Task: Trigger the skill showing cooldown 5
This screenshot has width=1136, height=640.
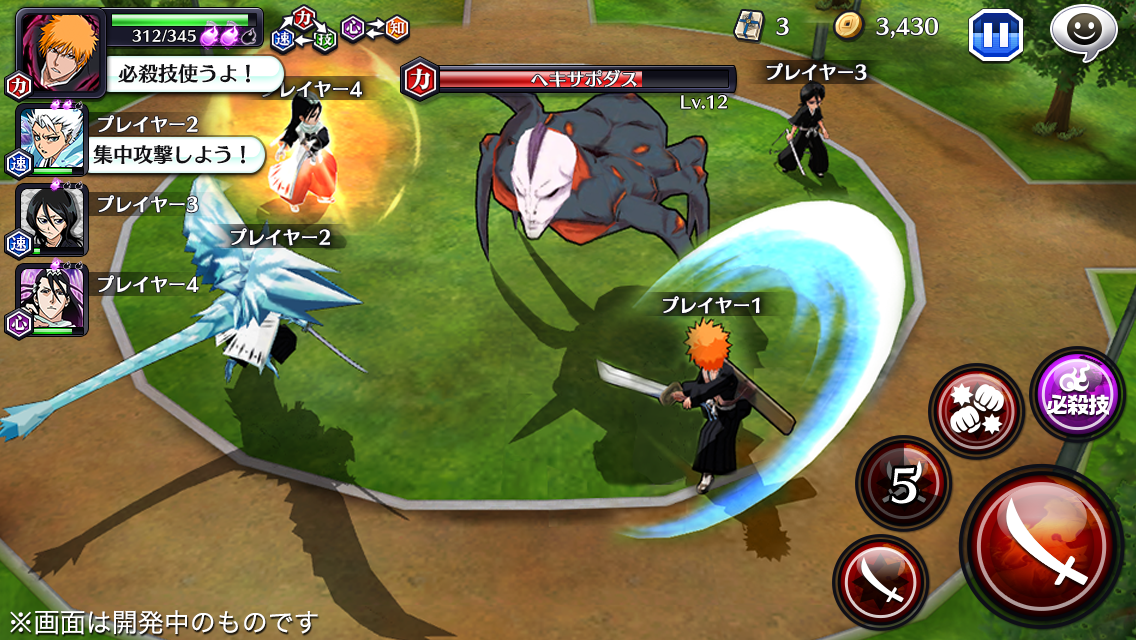Action: click(903, 486)
